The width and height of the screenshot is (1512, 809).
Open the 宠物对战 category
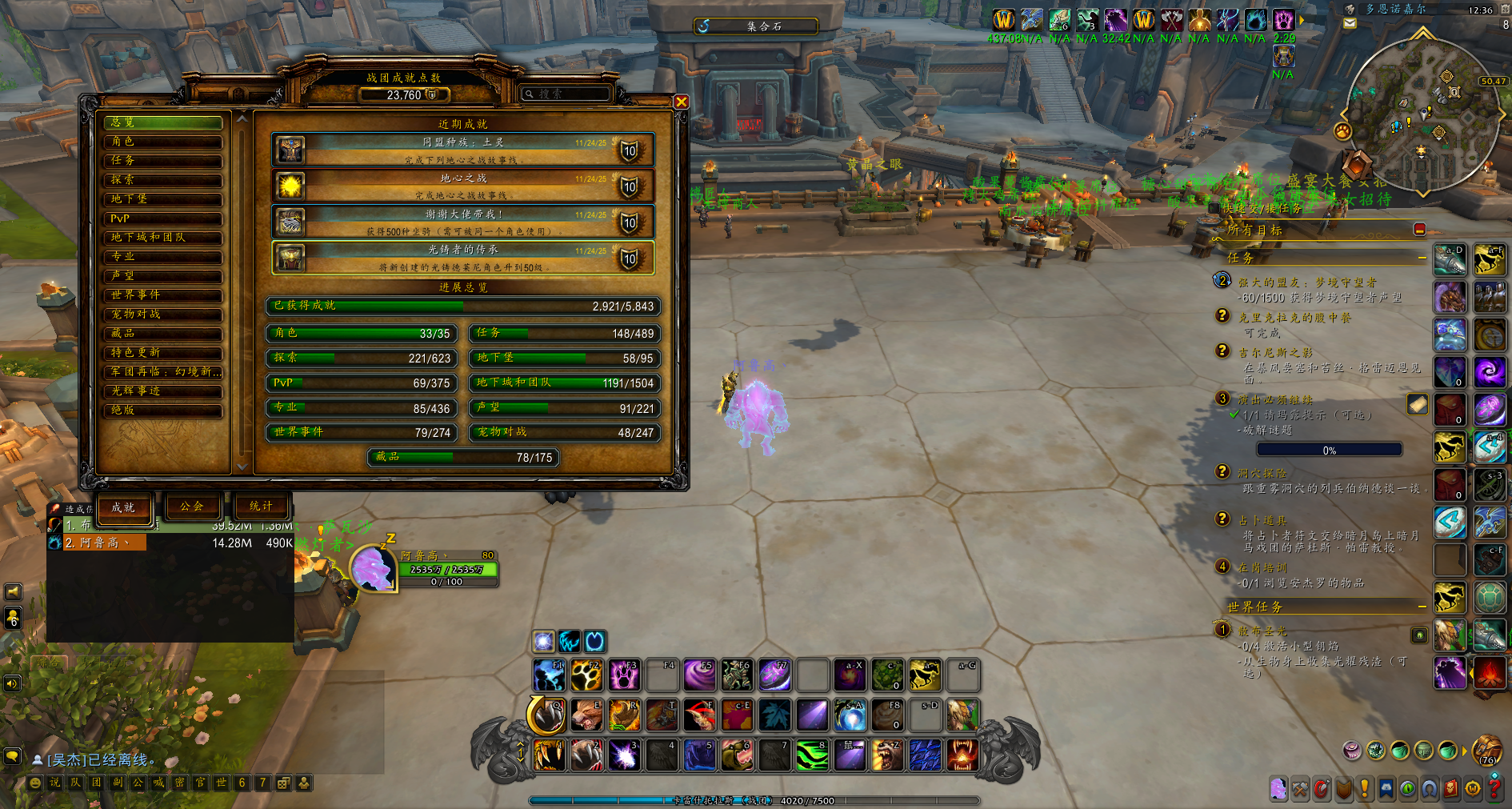point(162,314)
